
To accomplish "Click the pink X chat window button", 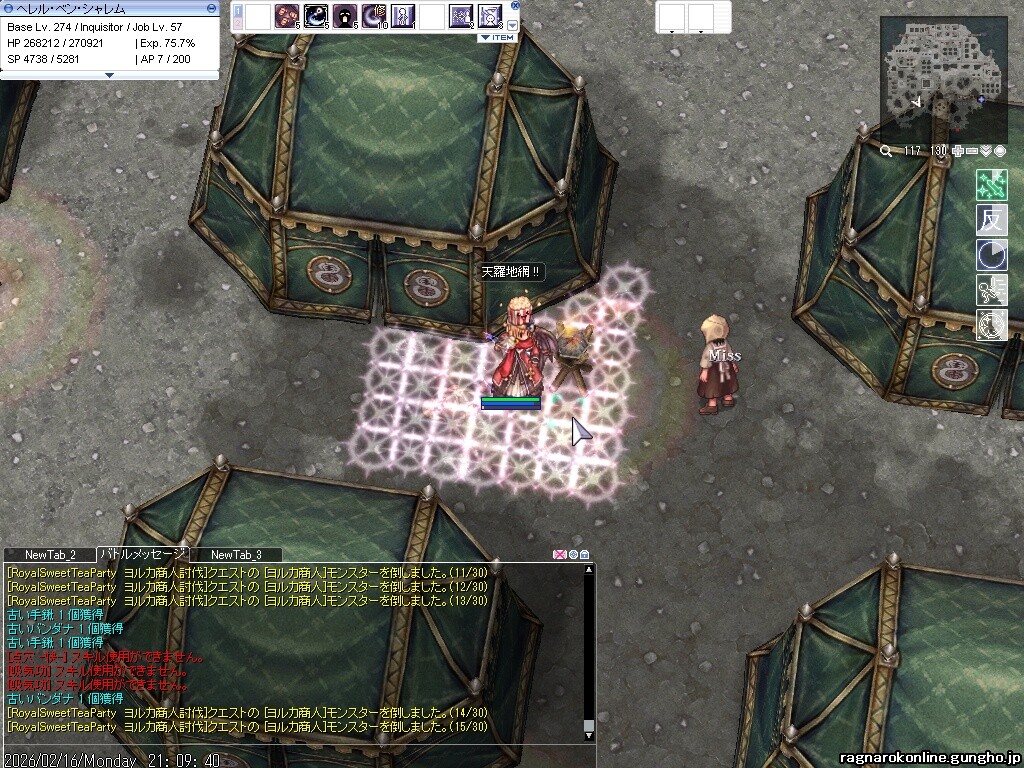I will pyautogui.click(x=559, y=554).
